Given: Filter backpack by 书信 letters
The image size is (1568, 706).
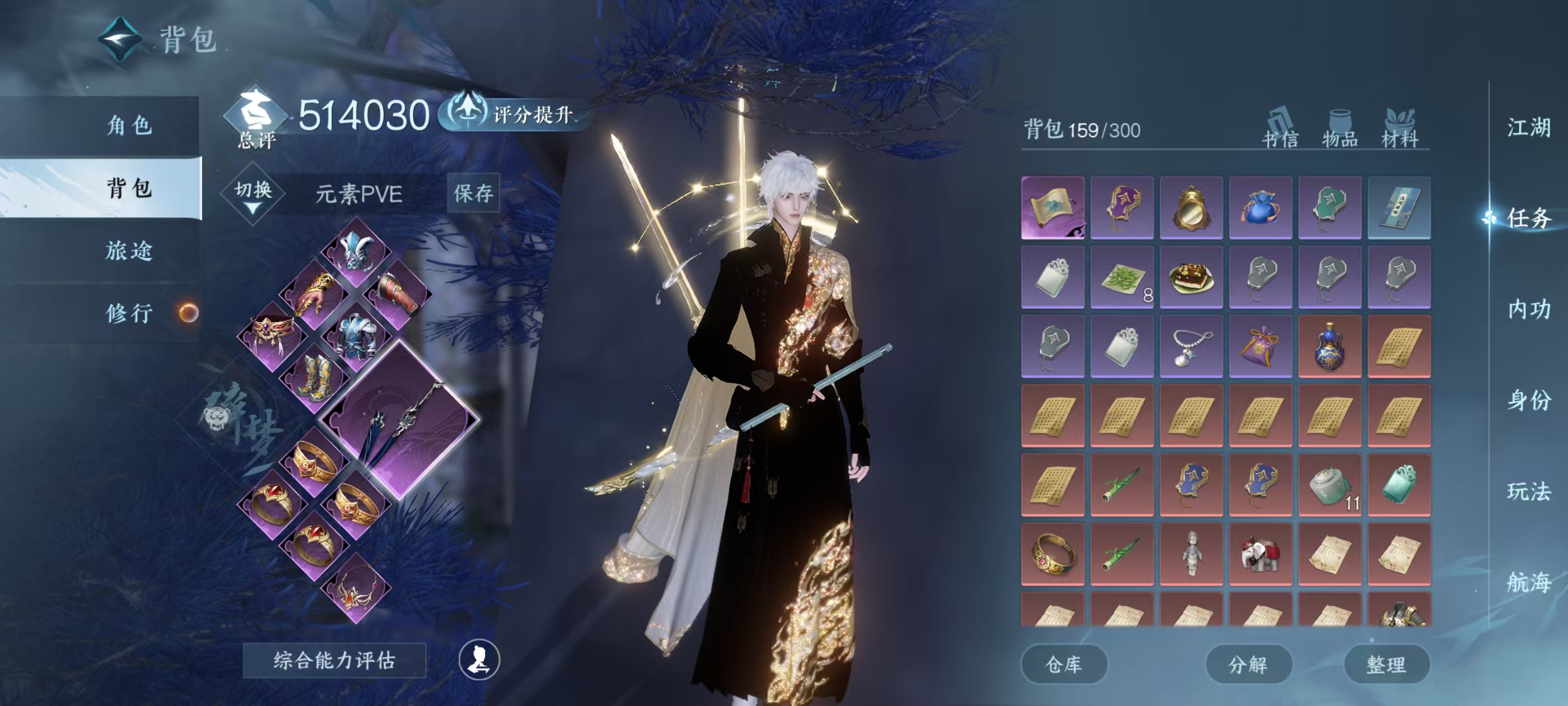Looking at the screenshot, I should [x=1280, y=128].
